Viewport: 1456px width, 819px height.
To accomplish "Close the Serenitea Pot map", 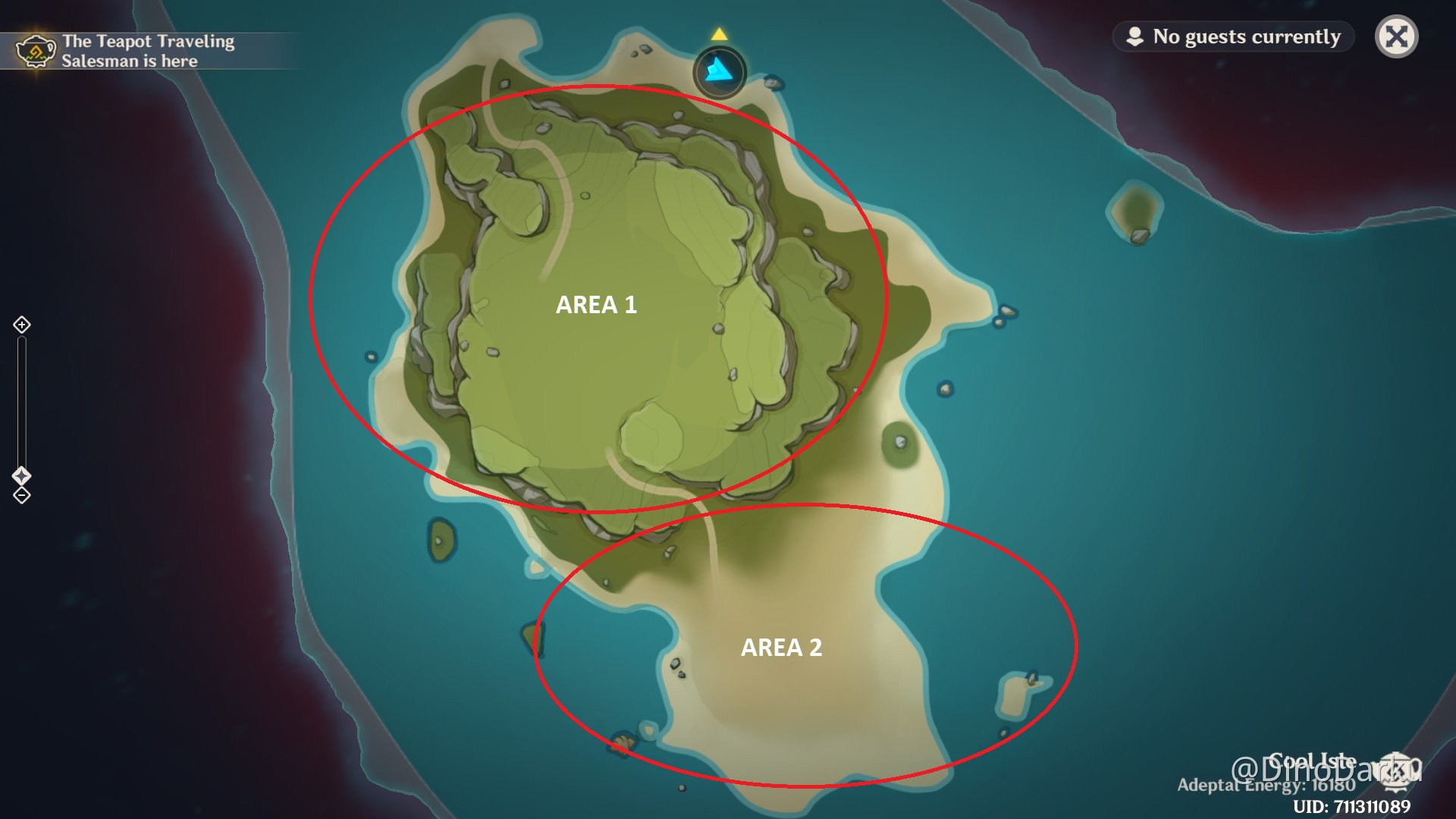I will tap(1396, 36).
